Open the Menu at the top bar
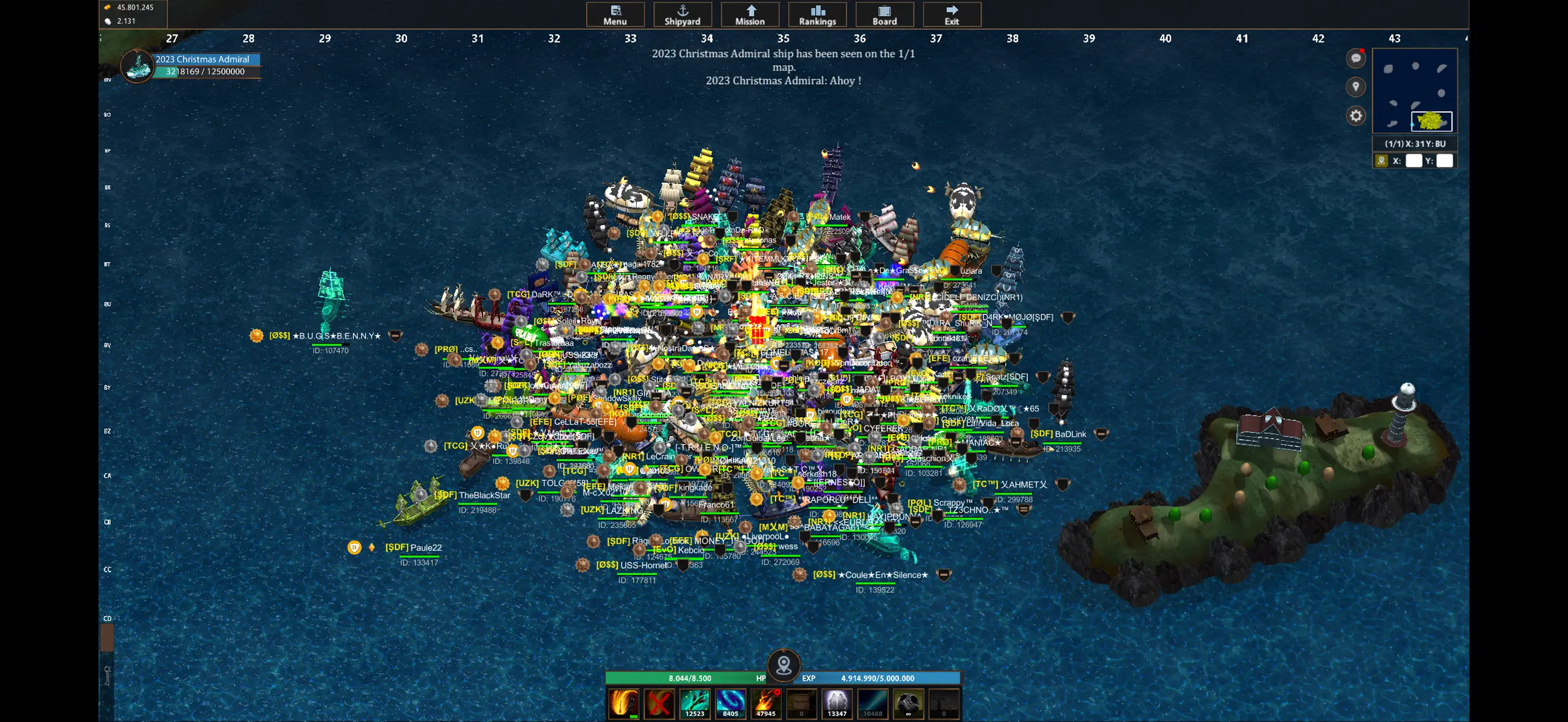 point(616,14)
